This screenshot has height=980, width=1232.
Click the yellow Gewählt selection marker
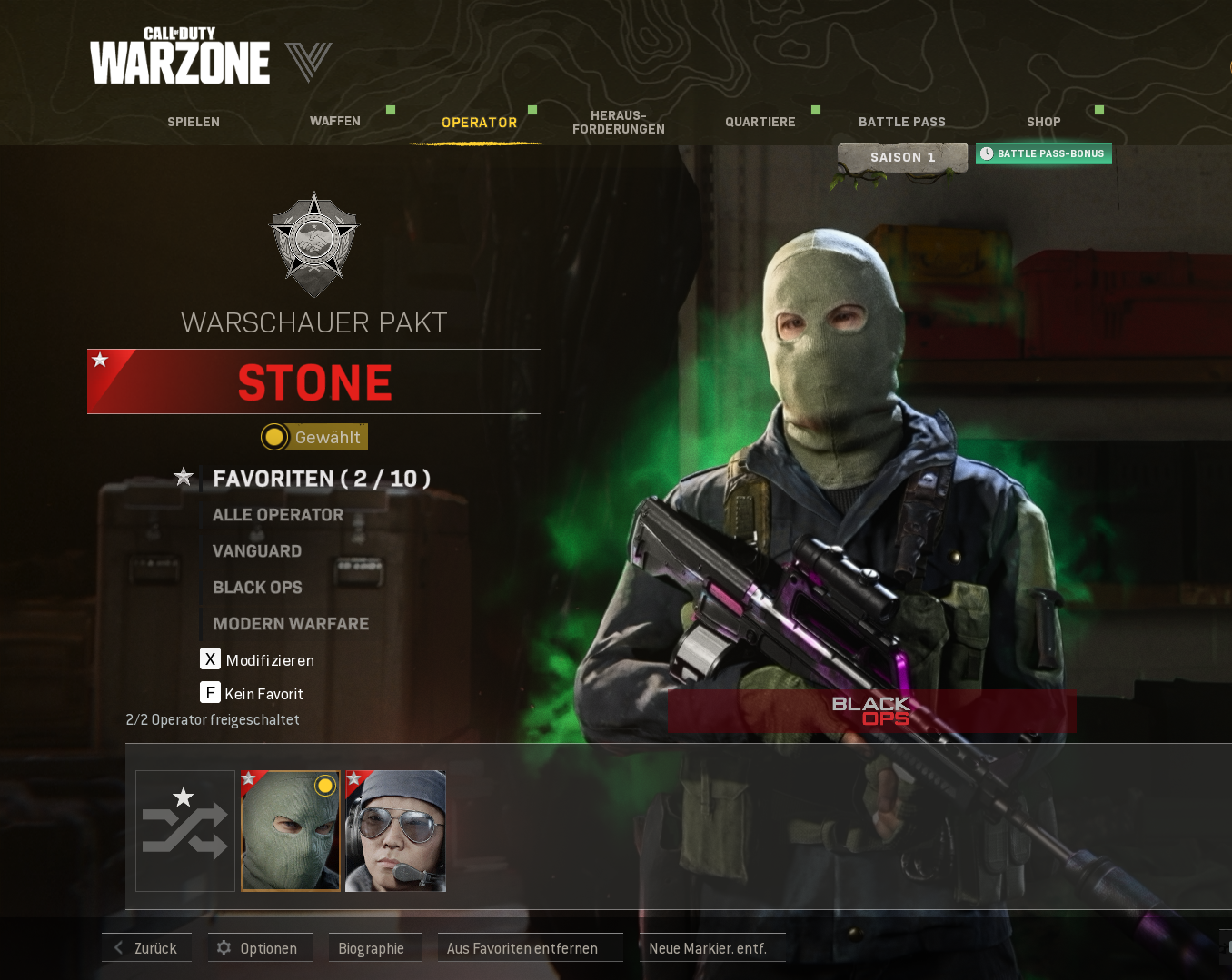(x=273, y=437)
